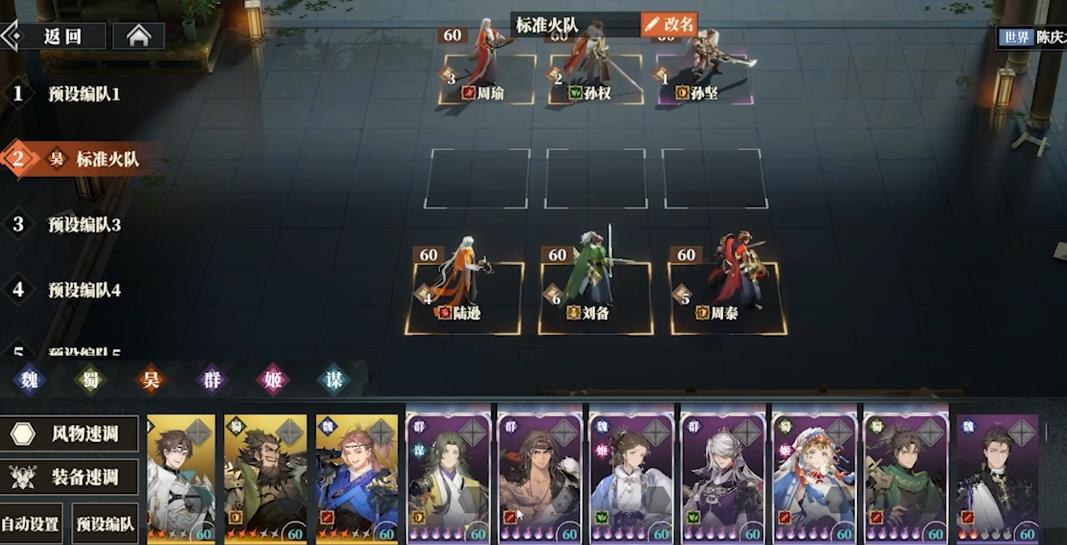Select preset team 预设编队1
Viewport: 1067px width, 545px height.
(x=83, y=94)
